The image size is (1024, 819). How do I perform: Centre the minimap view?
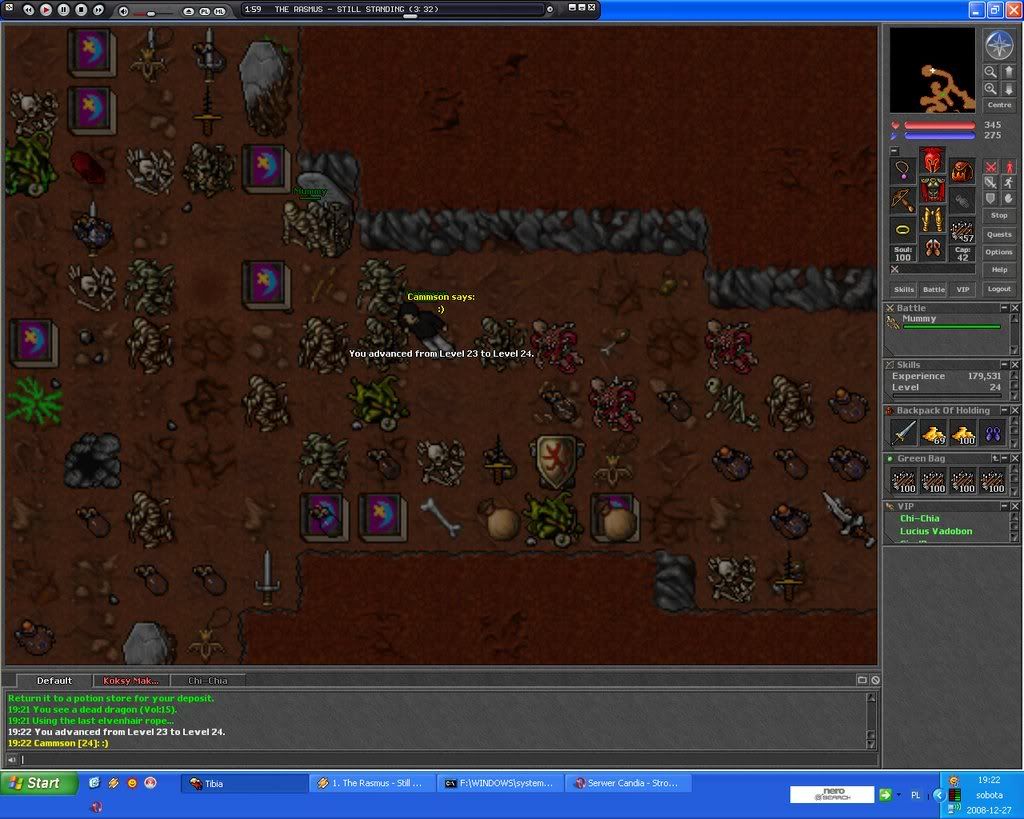coord(999,105)
